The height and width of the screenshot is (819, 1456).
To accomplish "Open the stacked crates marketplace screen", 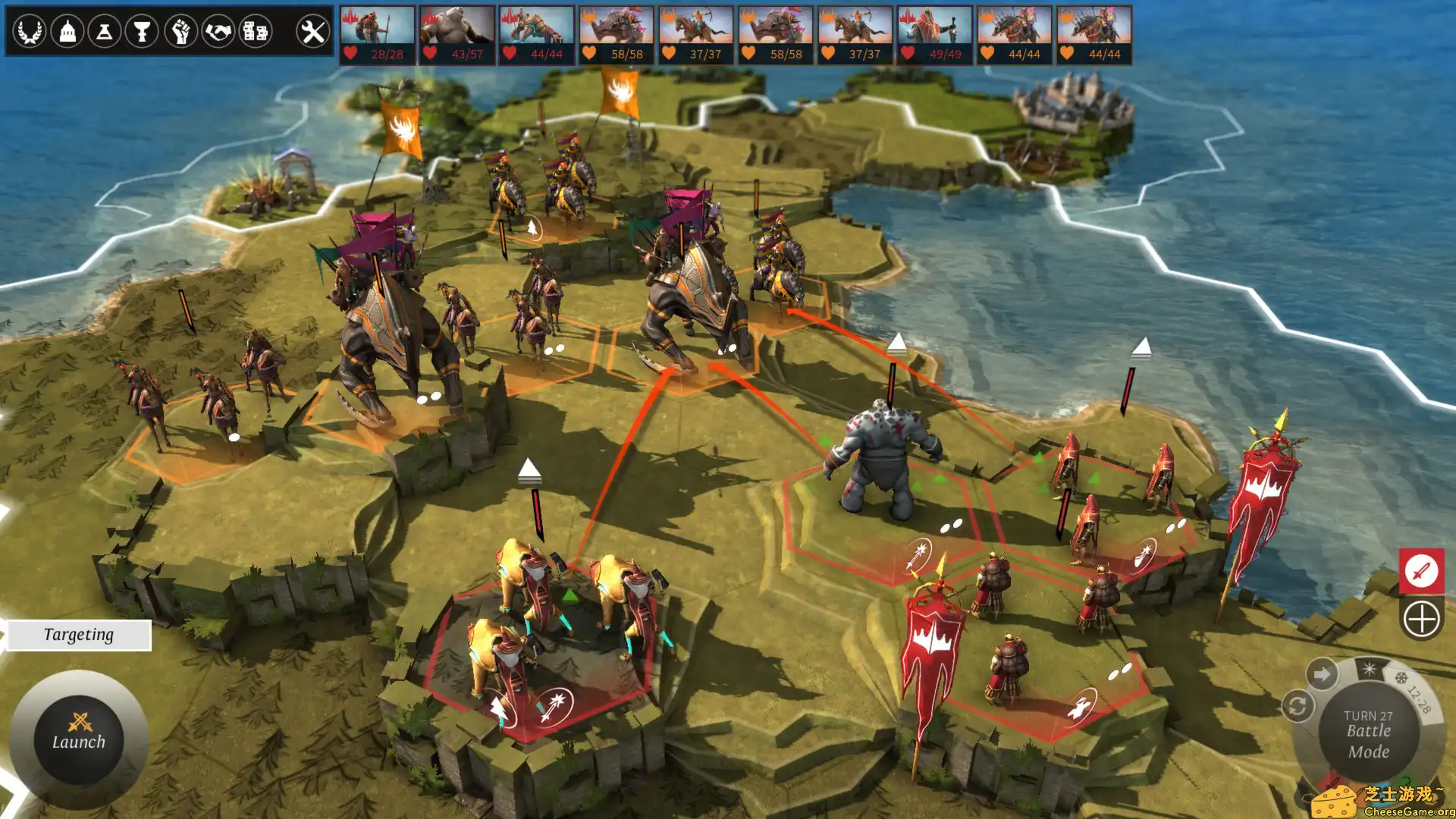I will point(256,32).
